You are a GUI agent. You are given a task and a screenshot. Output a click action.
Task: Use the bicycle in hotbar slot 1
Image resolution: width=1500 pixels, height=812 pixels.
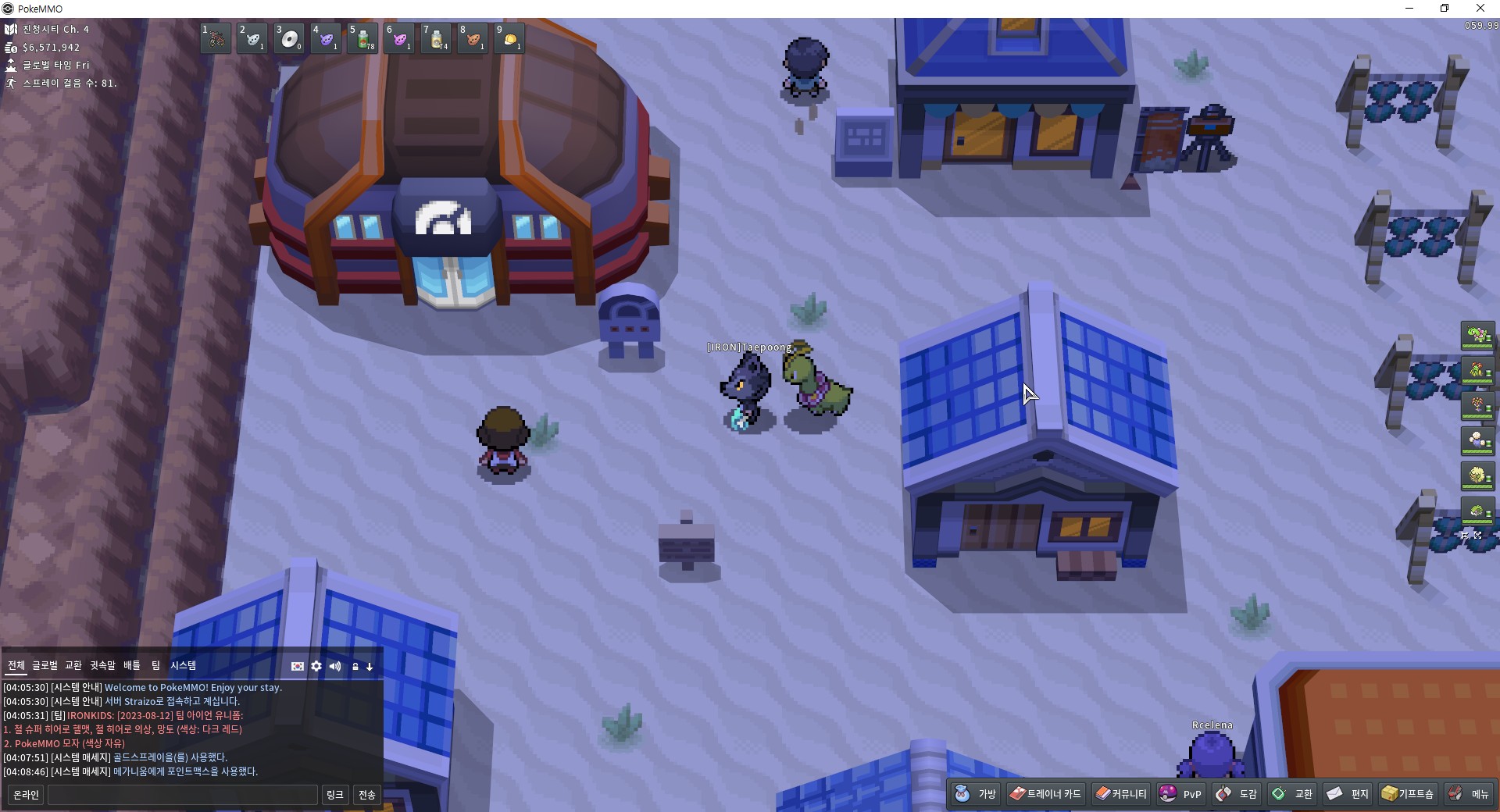click(x=216, y=38)
